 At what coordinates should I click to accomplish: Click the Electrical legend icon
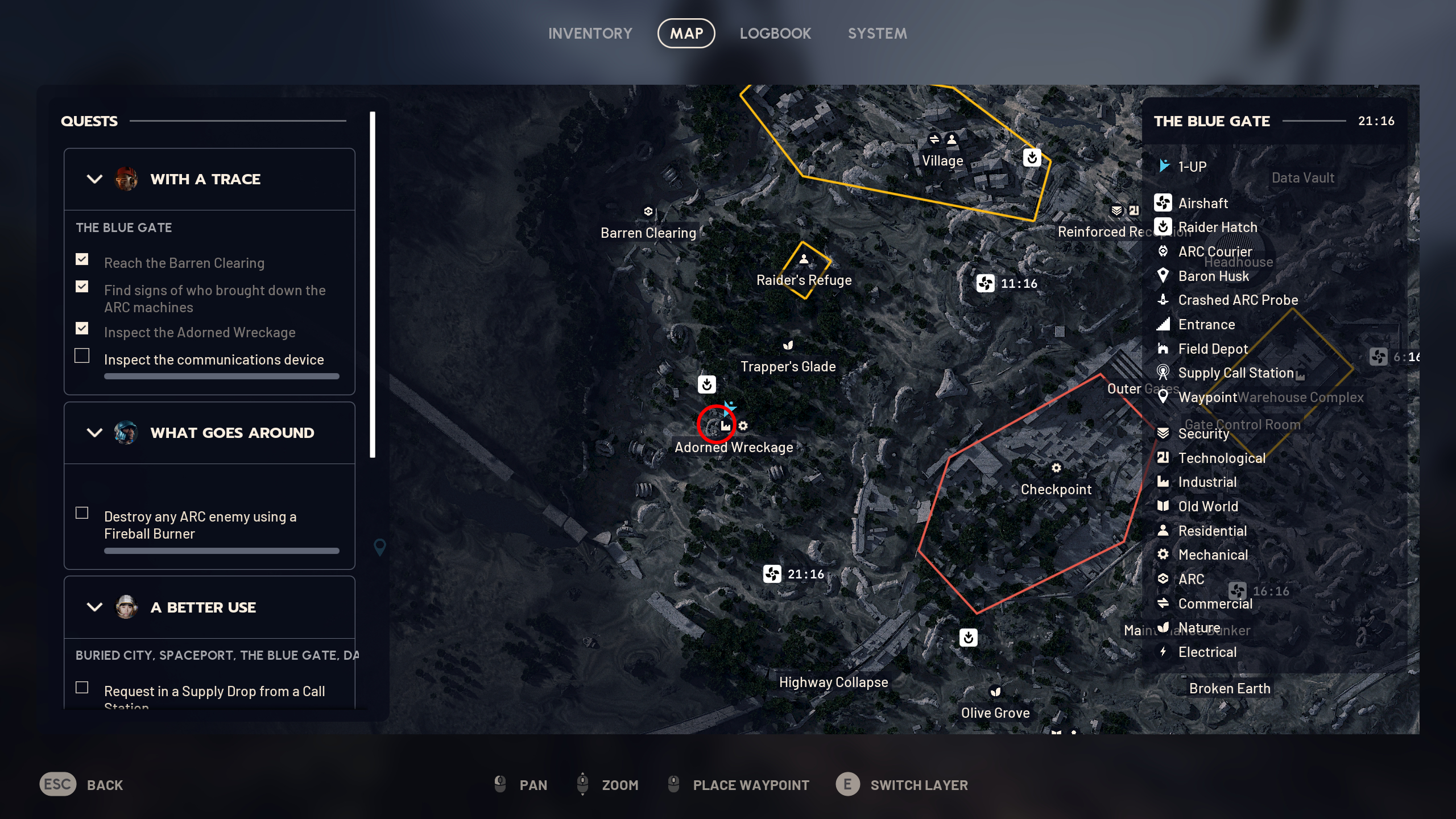[x=1164, y=652]
